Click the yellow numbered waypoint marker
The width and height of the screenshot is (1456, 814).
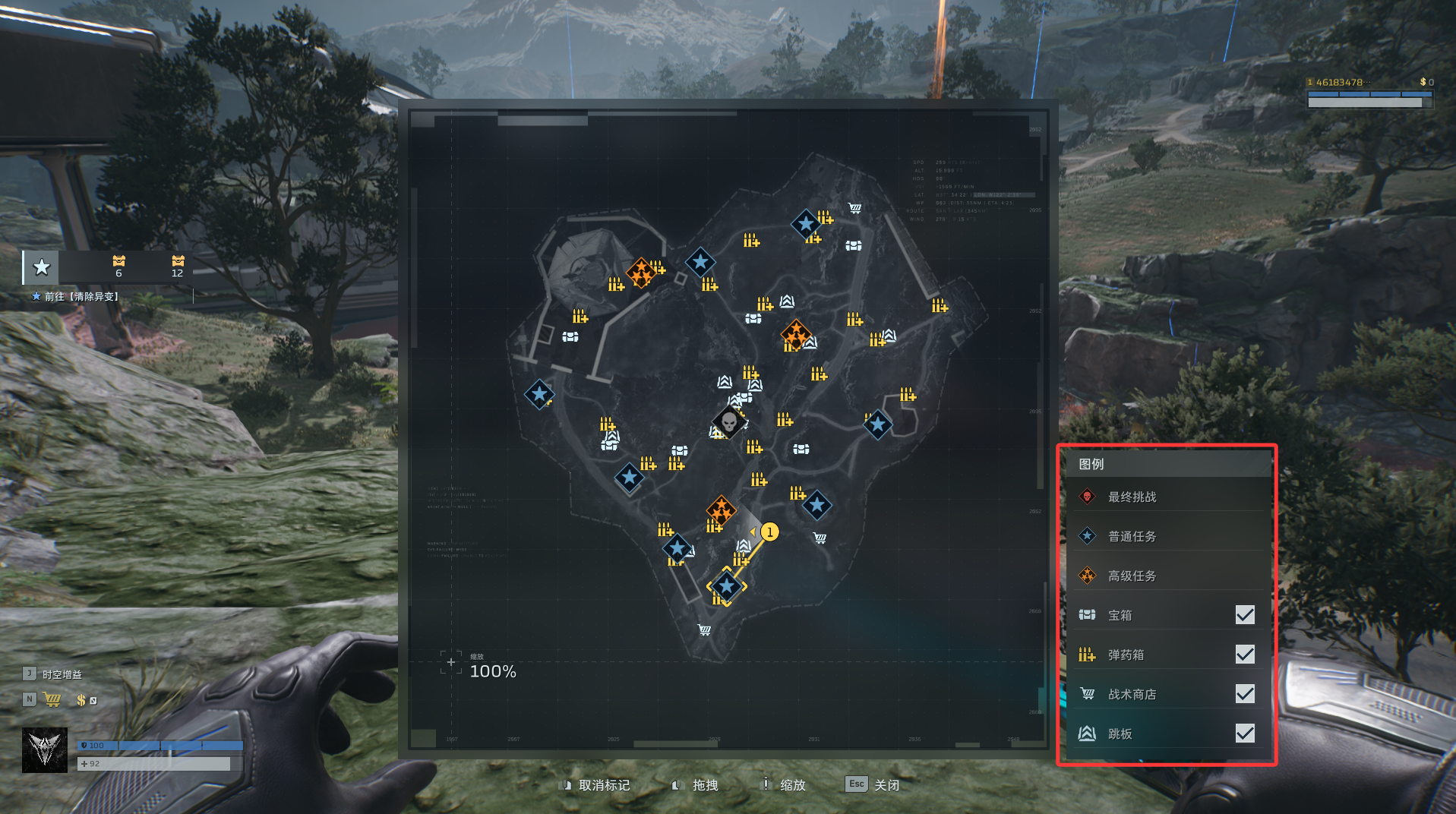[769, 532]
